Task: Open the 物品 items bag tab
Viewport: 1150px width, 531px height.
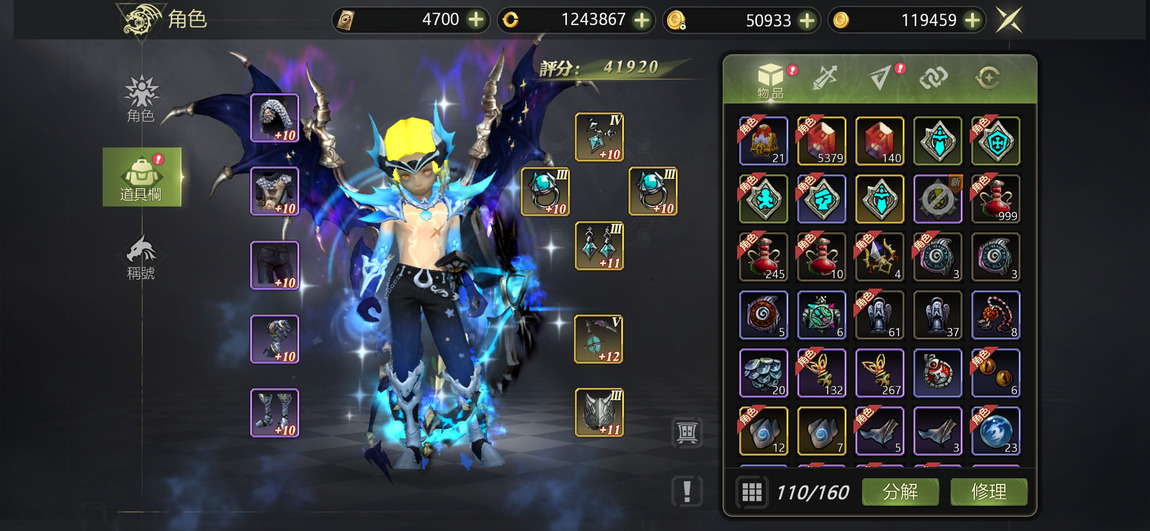Action: [771, 80]
